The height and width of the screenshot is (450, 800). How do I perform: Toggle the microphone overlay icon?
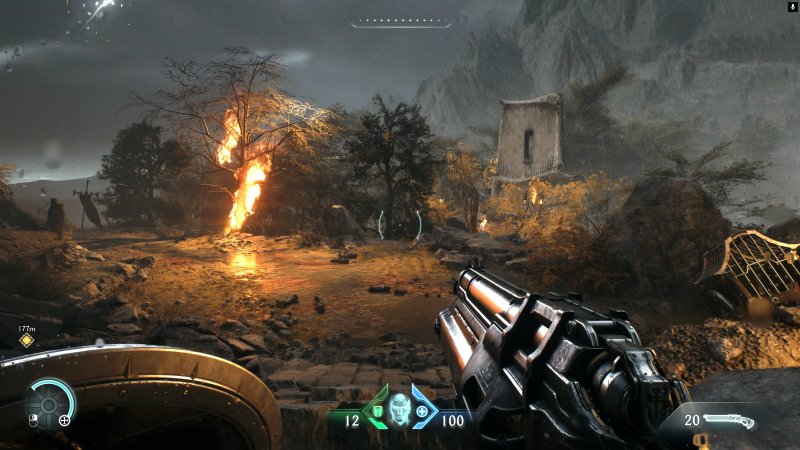tap(791, 7)
